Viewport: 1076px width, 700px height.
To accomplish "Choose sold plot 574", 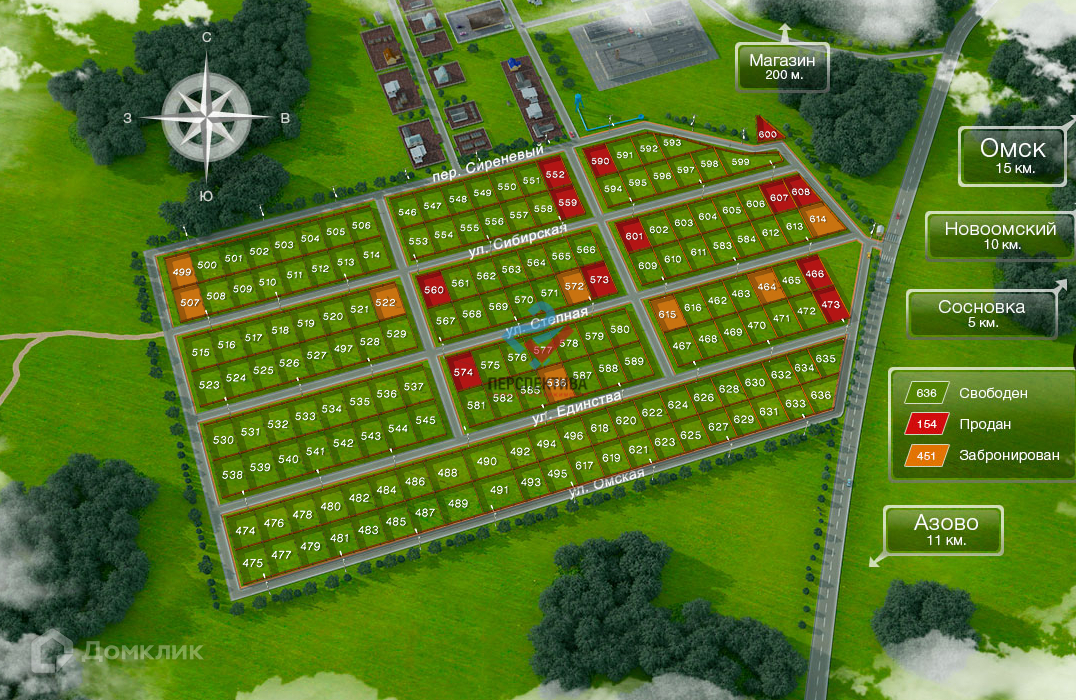I will coord(462,372).
